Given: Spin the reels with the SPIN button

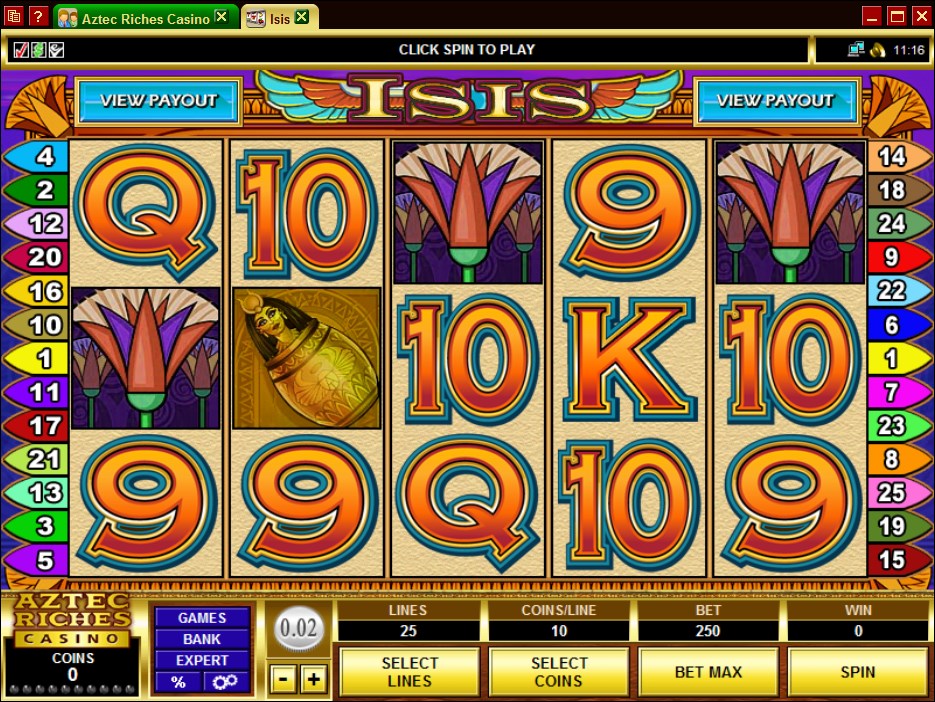Looking at the screenshot, I should [857, 672].
